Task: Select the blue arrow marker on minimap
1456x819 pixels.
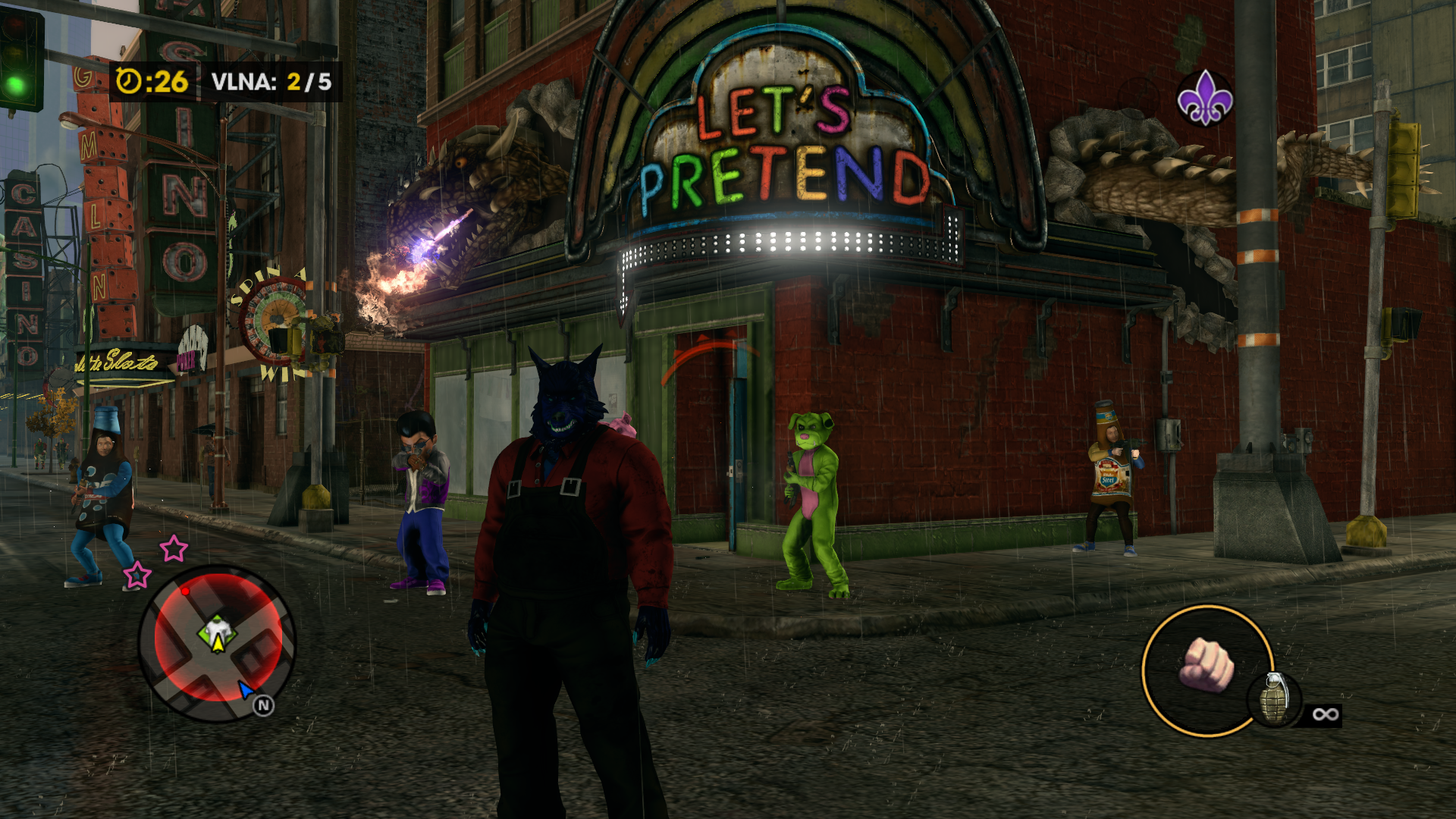Action: tap(246, 689)
